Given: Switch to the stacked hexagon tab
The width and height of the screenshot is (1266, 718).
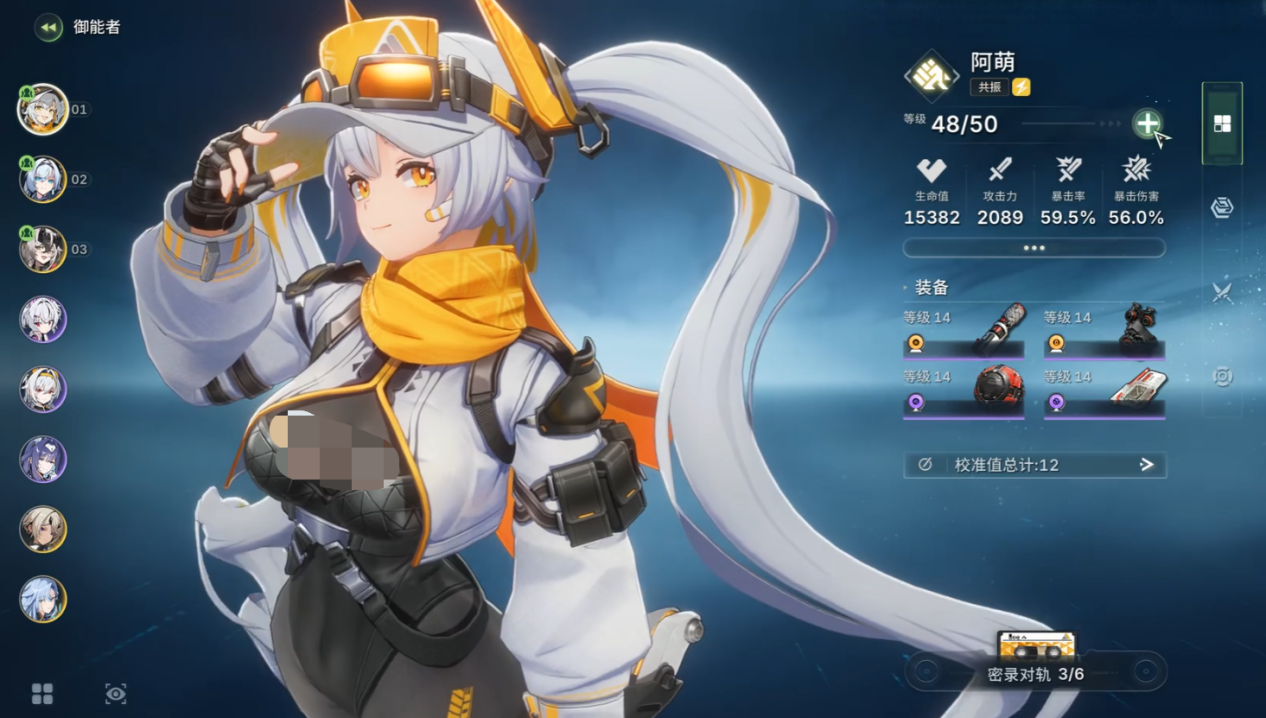Looking at the screenshot, I should click(1222, 208).
